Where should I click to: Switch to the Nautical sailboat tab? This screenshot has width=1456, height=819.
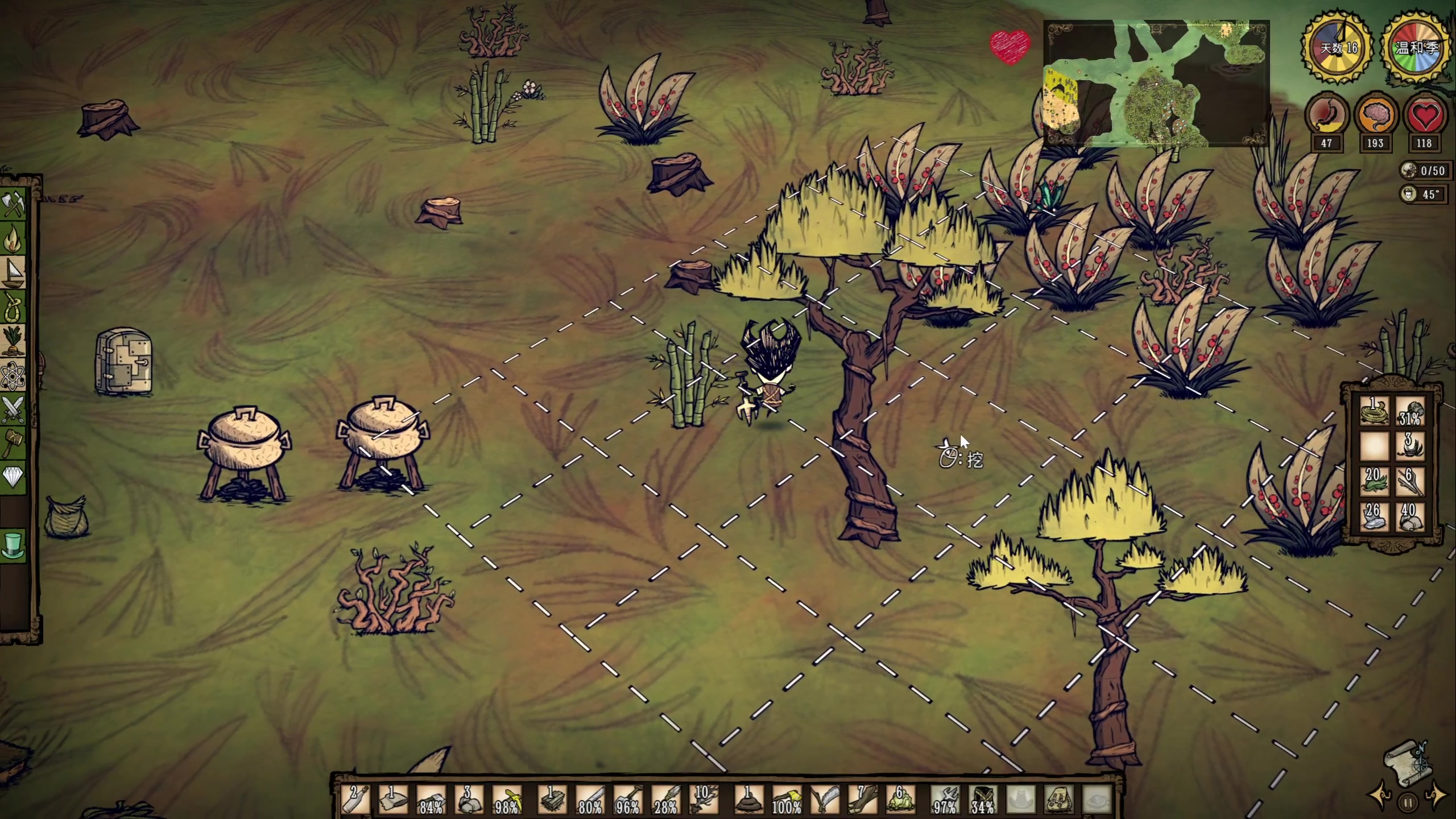click(14, 273)
